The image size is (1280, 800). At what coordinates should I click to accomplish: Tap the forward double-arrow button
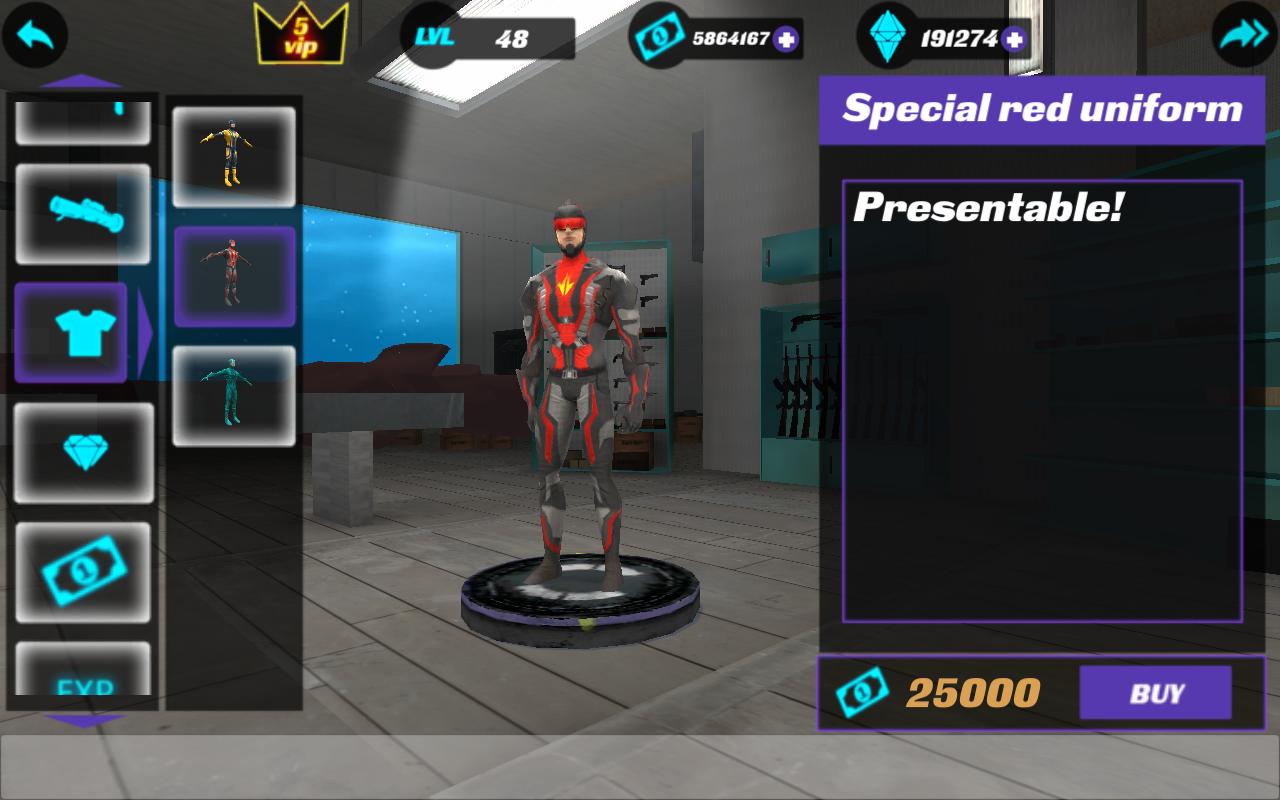tap(1244, 35)
